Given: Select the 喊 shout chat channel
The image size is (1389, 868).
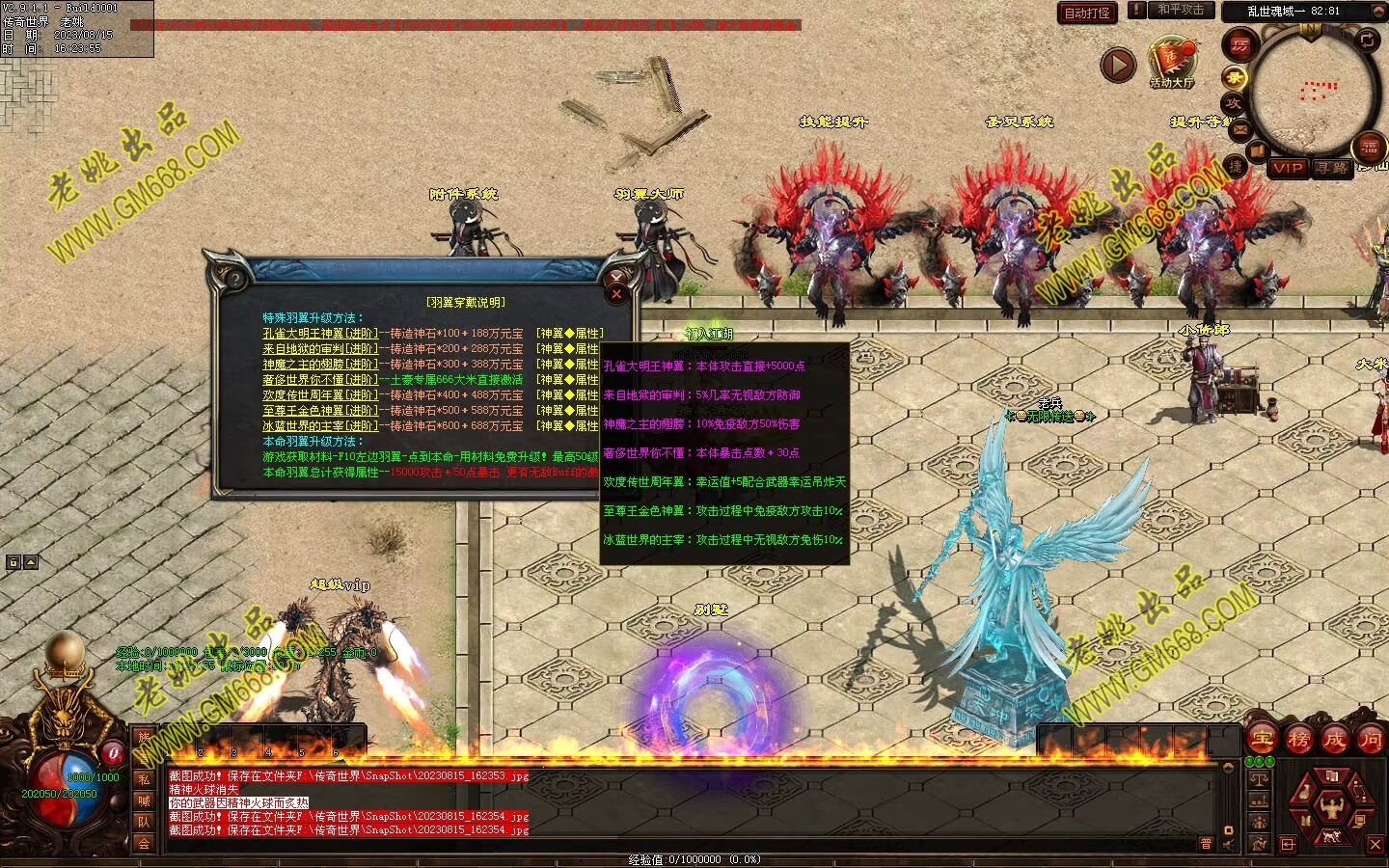Looking at the screenshot, I should (144, 800).
